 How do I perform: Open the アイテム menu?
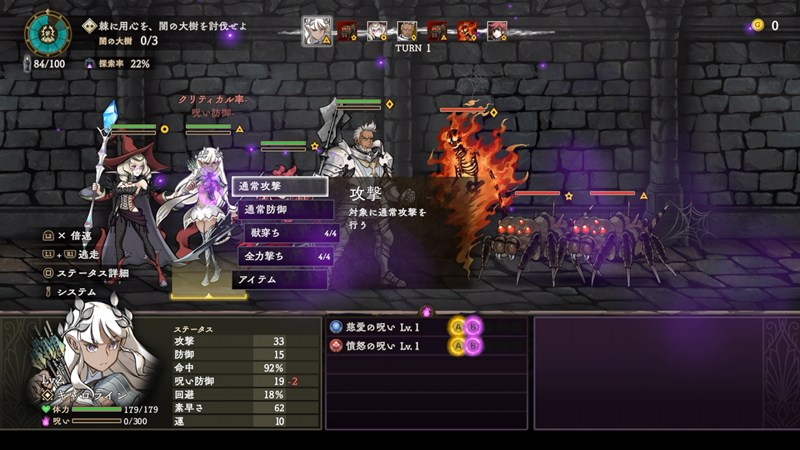pyautogui.click(x=280, y=280)
